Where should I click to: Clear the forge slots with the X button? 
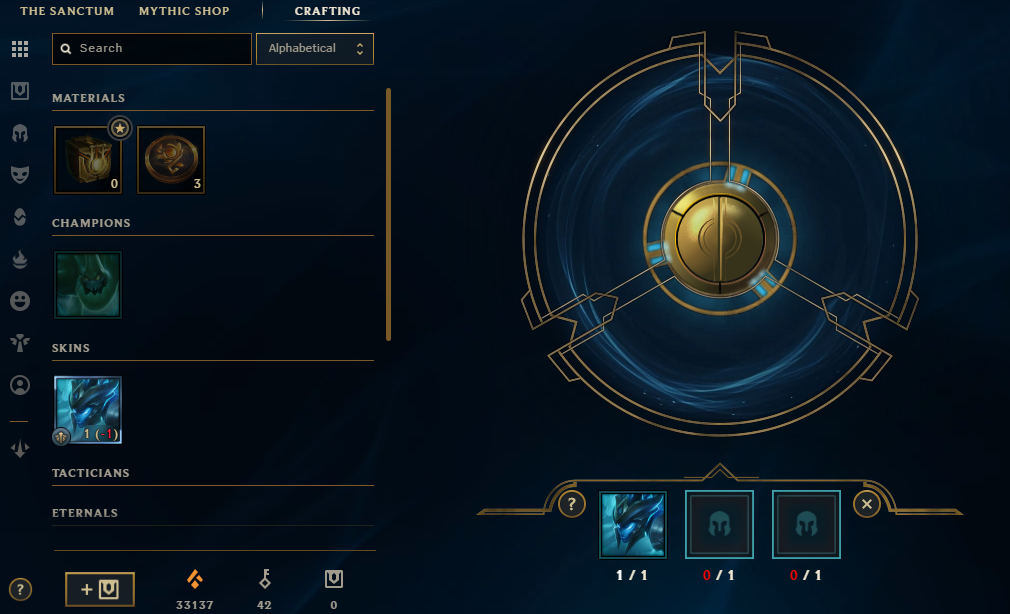[867, 505]
